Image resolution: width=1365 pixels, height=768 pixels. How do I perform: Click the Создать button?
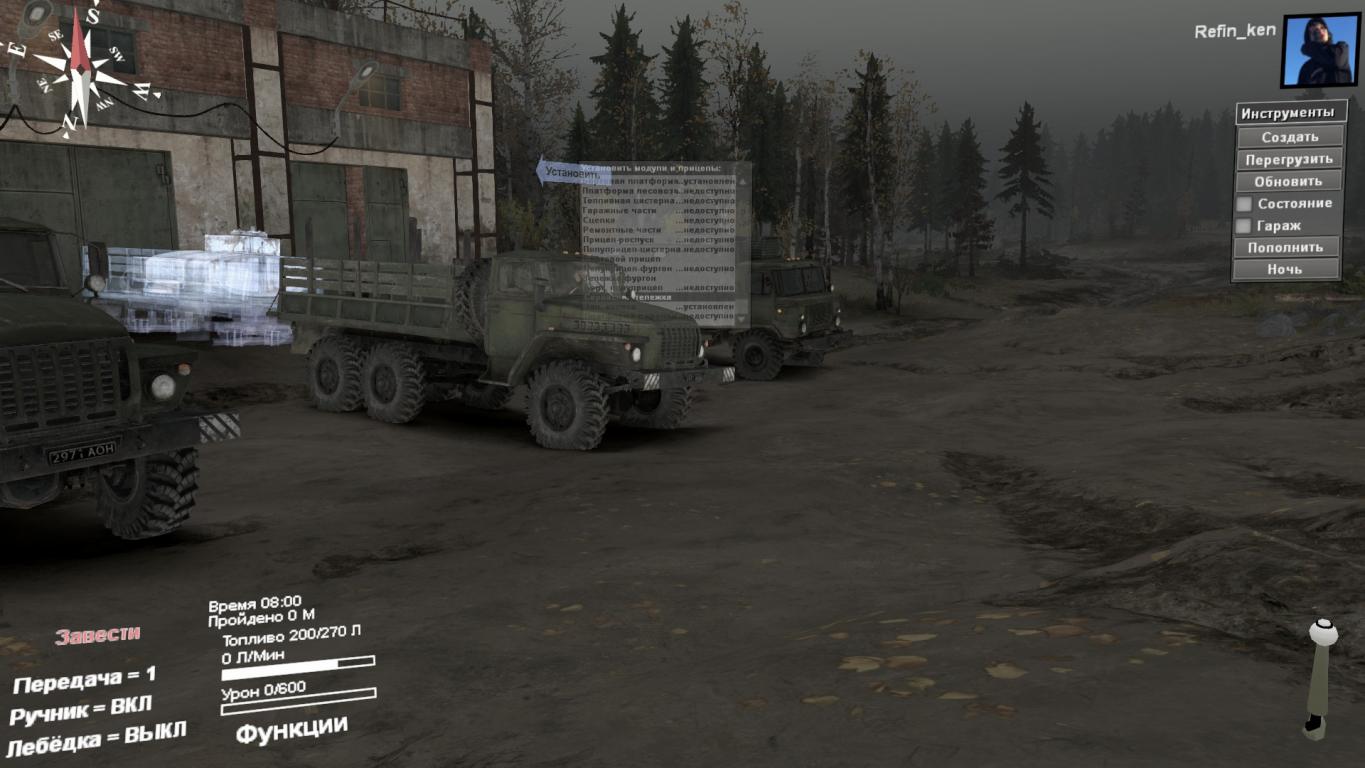tap(1289, 137)
